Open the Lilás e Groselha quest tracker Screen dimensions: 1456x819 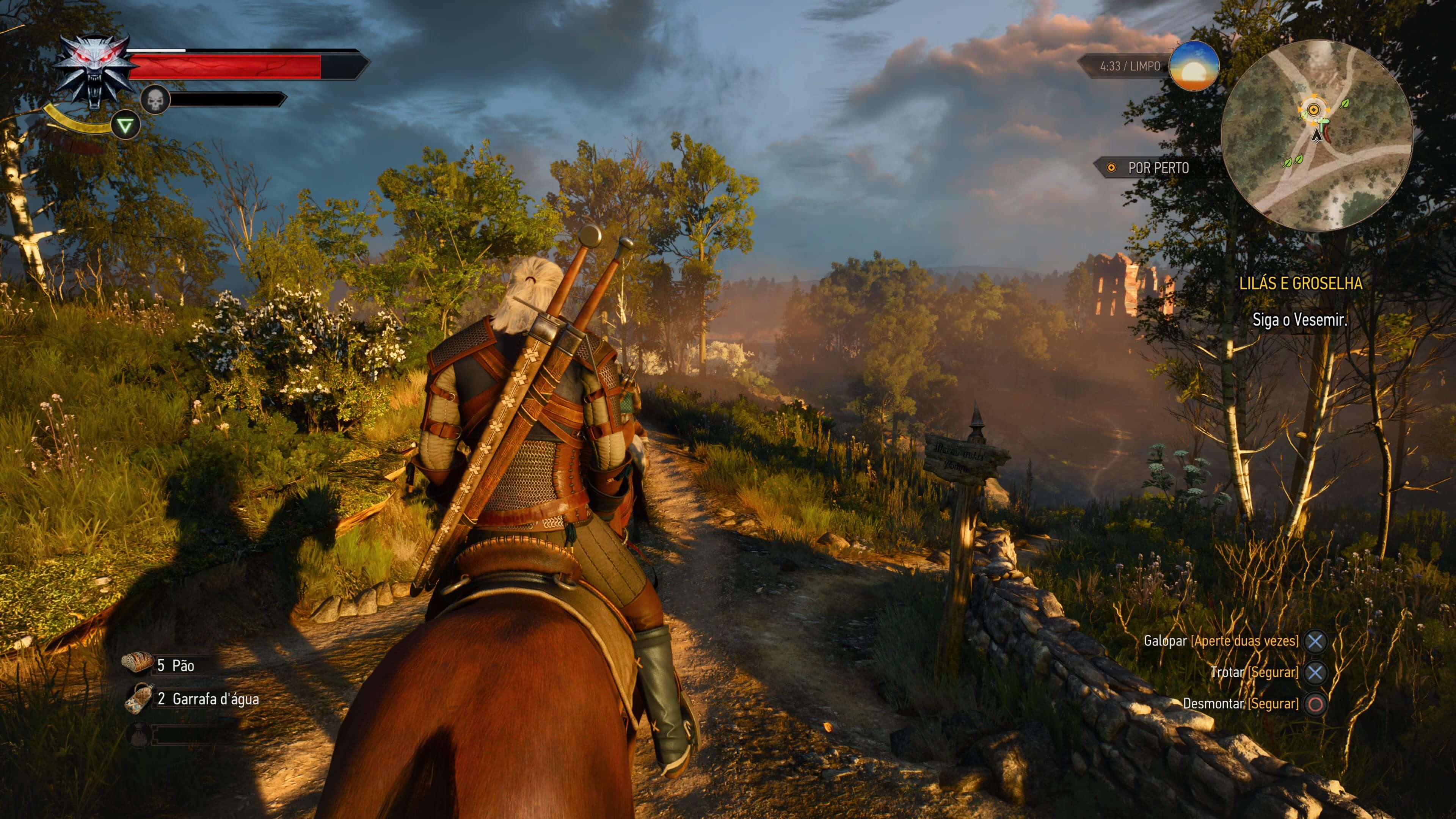(1300, 283)
